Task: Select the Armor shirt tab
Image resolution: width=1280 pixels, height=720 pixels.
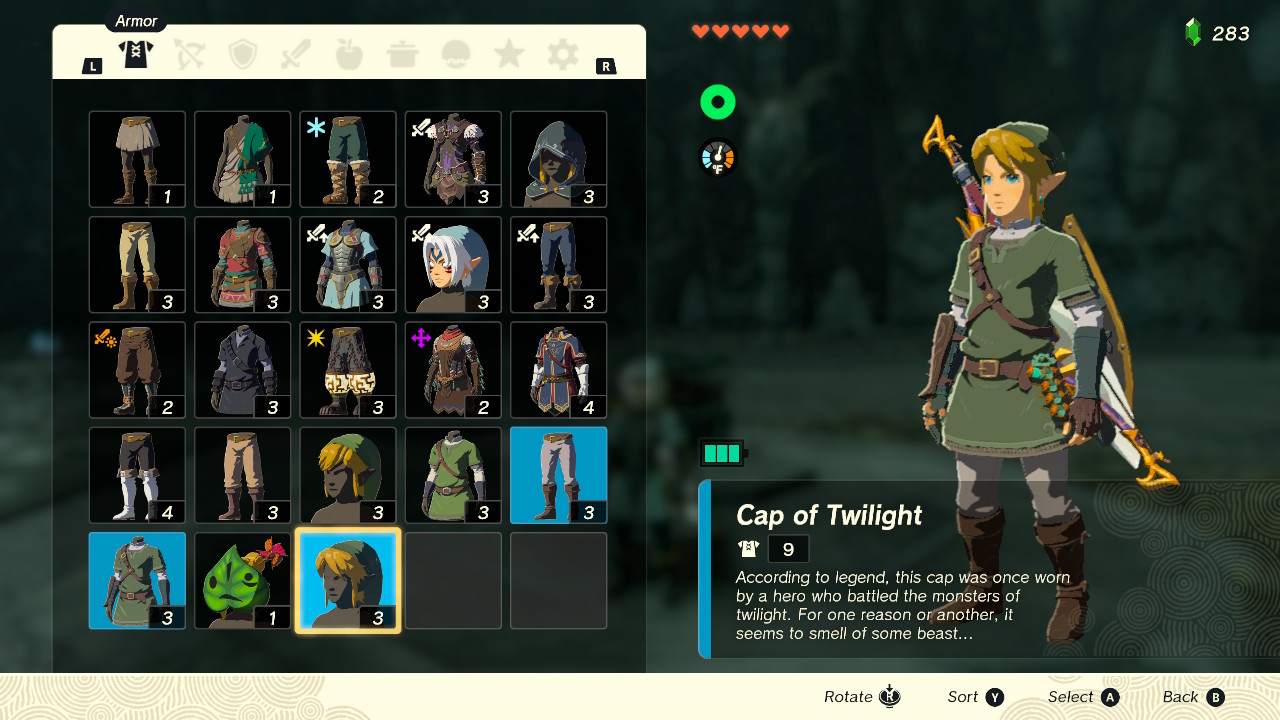Action: tap(135, 55)
